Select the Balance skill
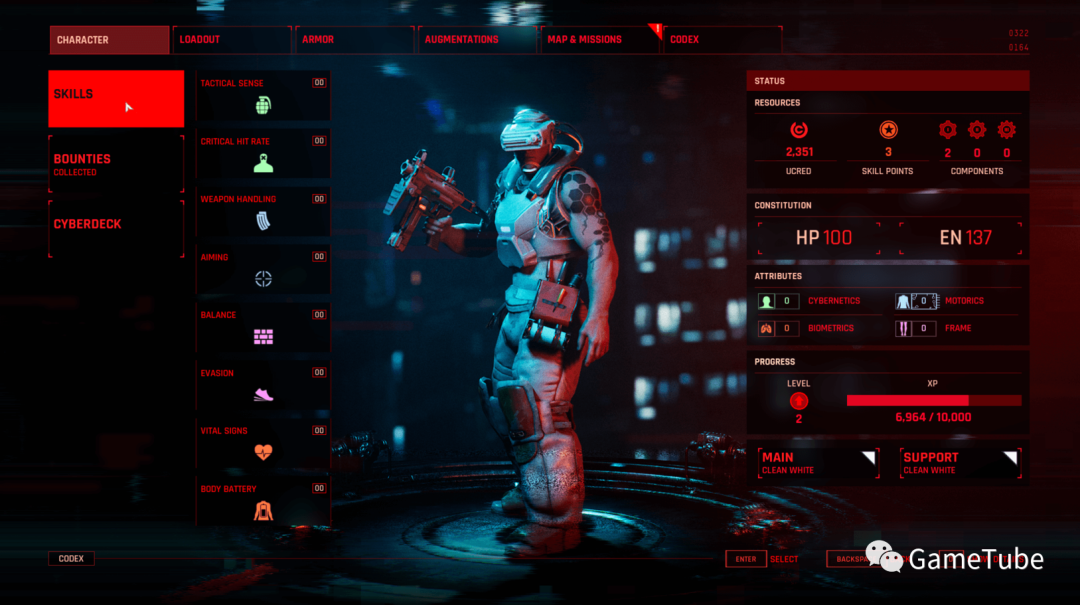The width and height of the screenshot is (1080, 605). click(x=263, y=329)
